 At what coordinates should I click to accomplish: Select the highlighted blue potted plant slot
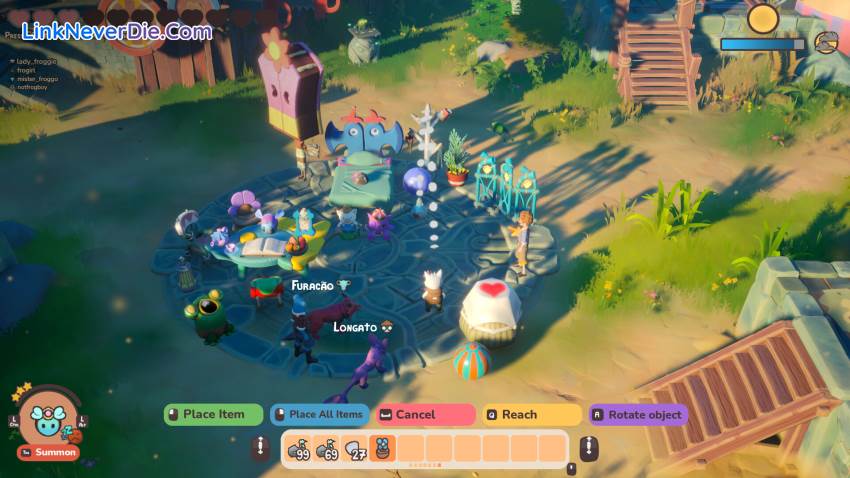(383, 449)
